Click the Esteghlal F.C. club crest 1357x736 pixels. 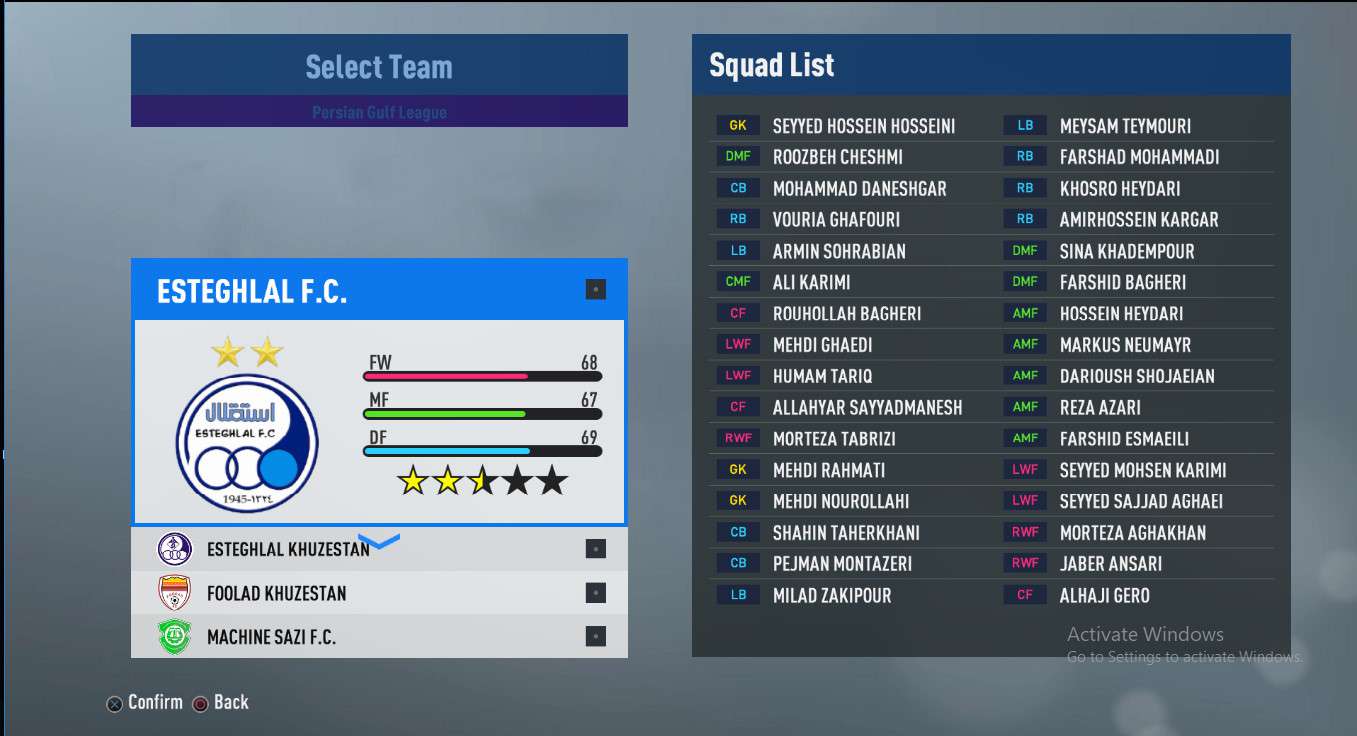247,444
